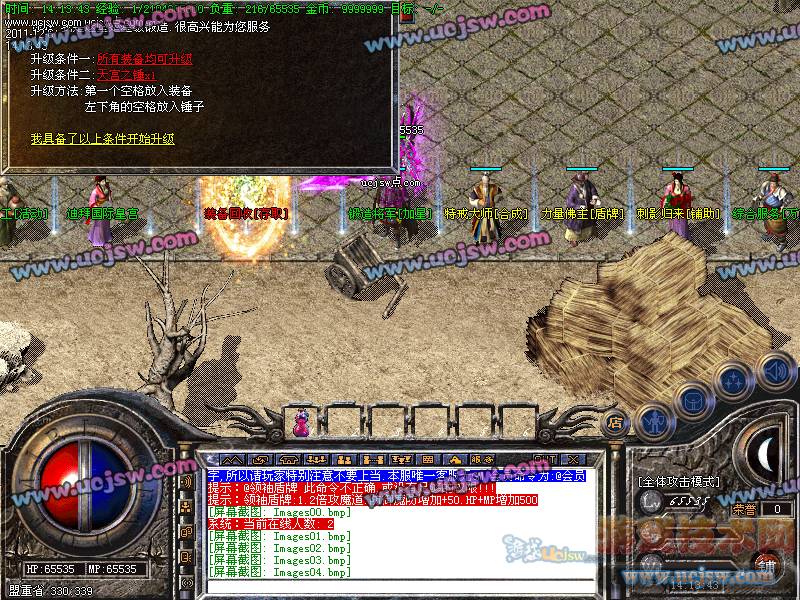Open the orange 店 shop button
The height and width of the screenshot is (600, 800).
click(617, 421)
